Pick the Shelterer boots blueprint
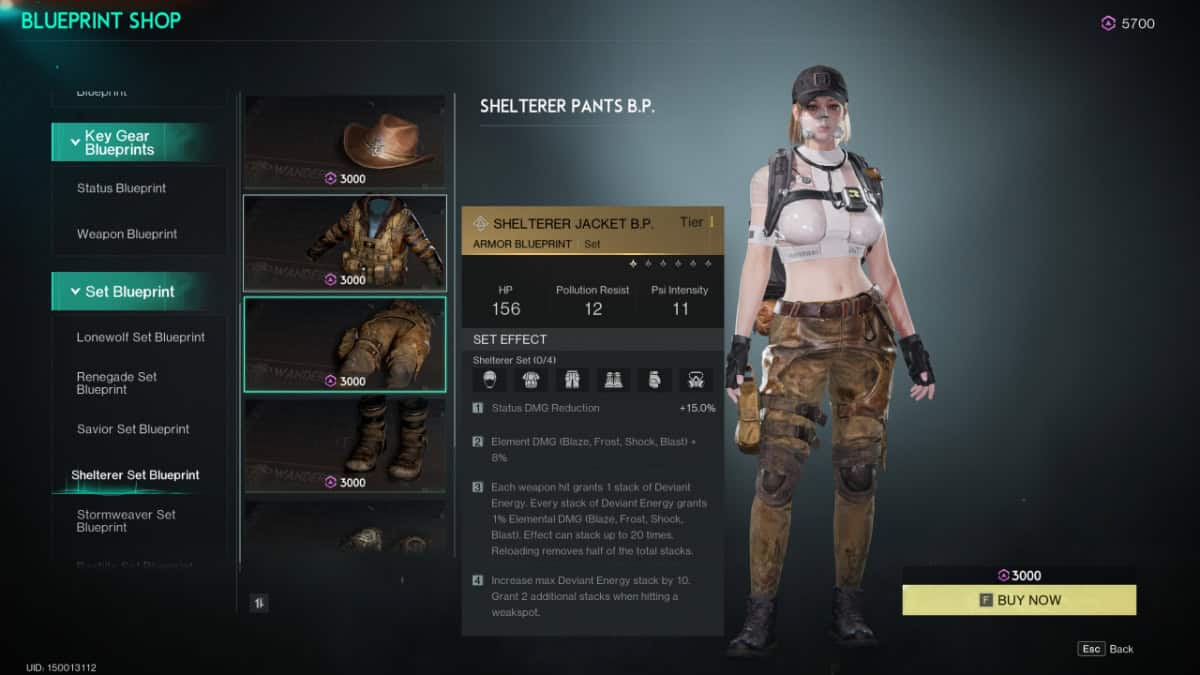 pyautogui.click(x=345, y=445)
